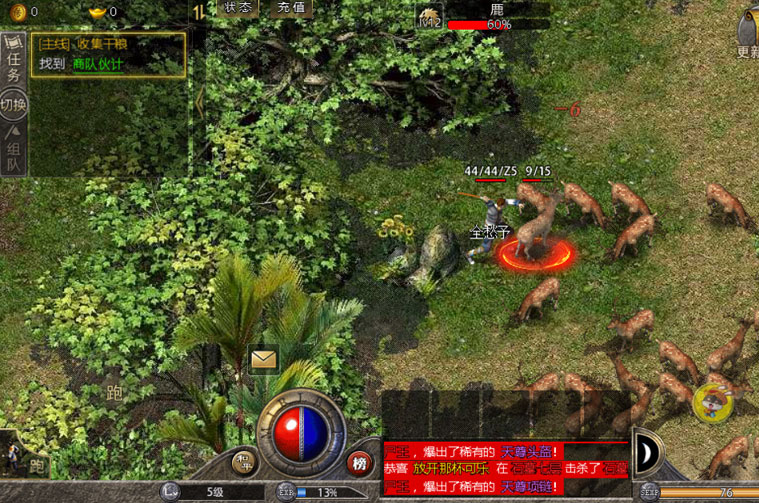Toggle the 和平 peace attack mode

coord(243,462)
